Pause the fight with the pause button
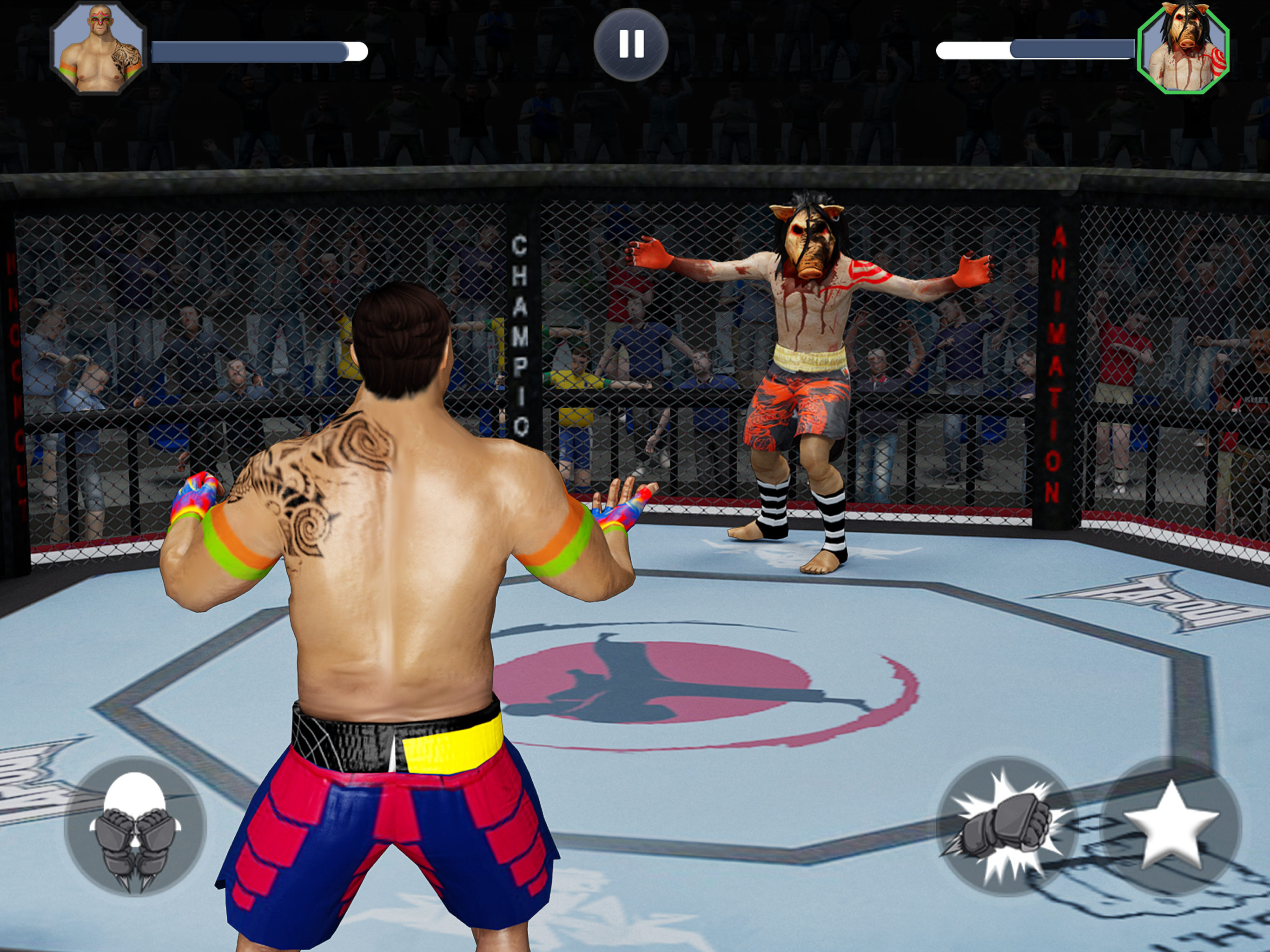 tap(630, 44)
